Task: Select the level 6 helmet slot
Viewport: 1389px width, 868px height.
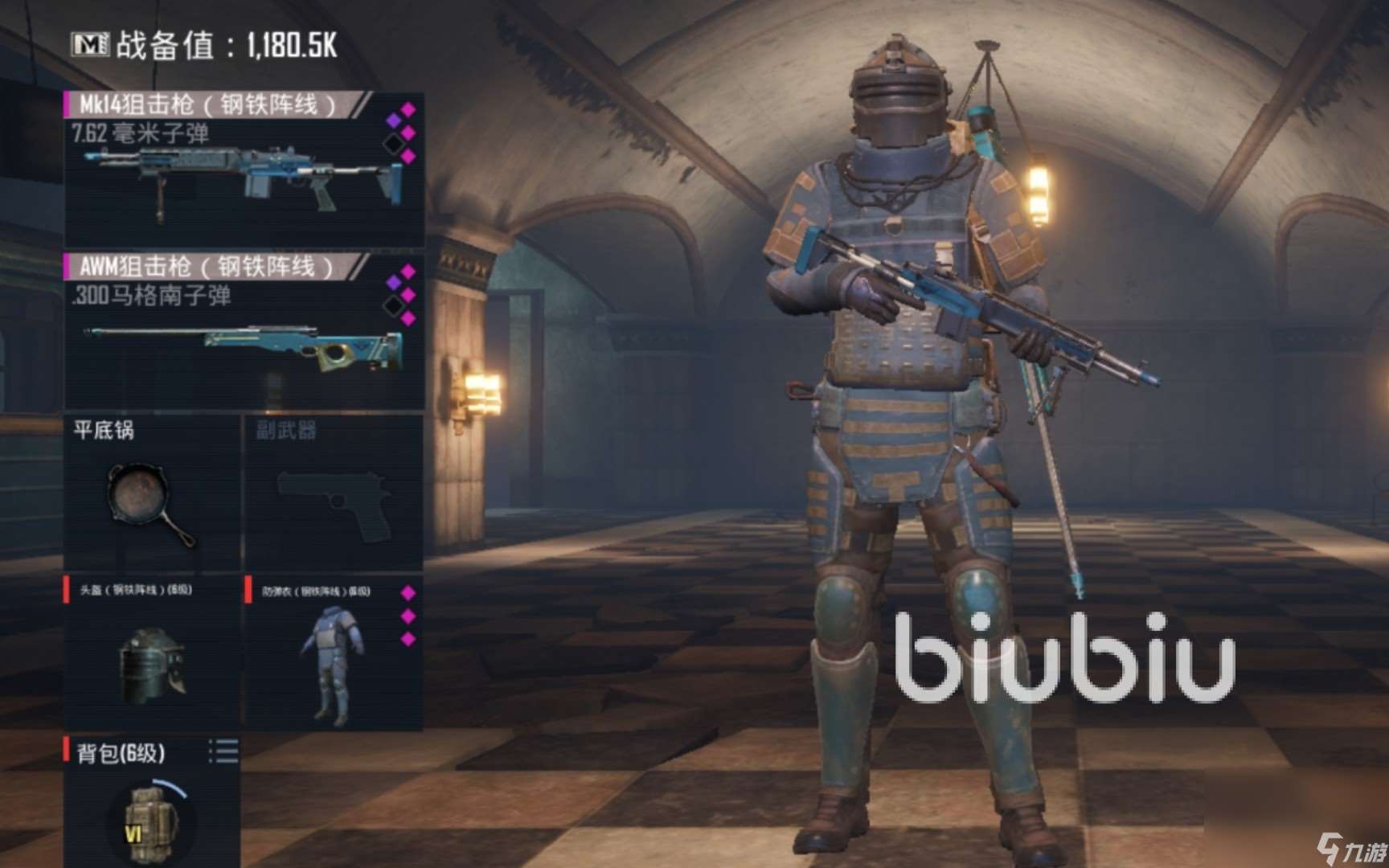Action: tap(151, 653)
